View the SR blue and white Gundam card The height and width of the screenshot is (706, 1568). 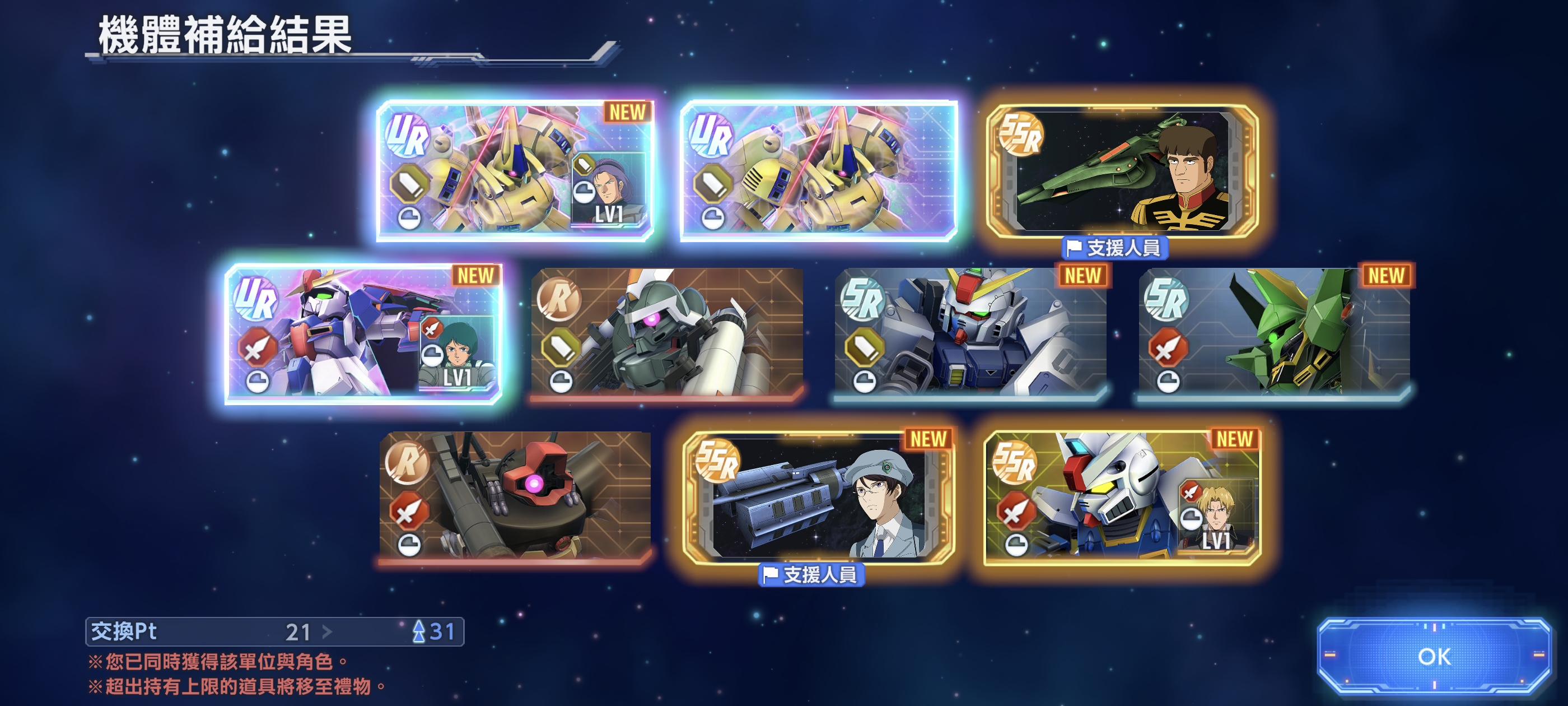coord(970,334)
